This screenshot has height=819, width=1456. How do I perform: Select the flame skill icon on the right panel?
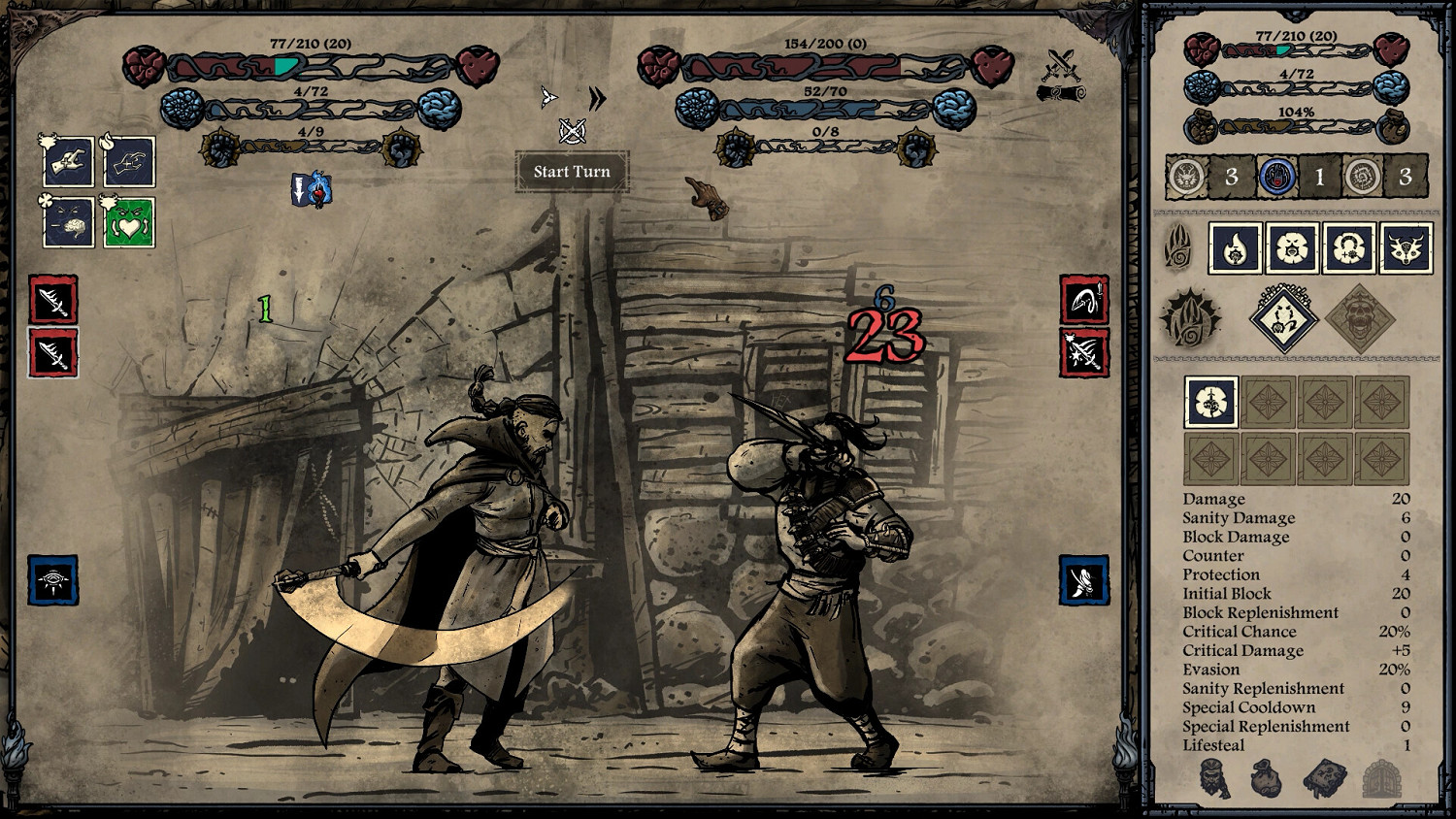click(x=1236, y=249)
